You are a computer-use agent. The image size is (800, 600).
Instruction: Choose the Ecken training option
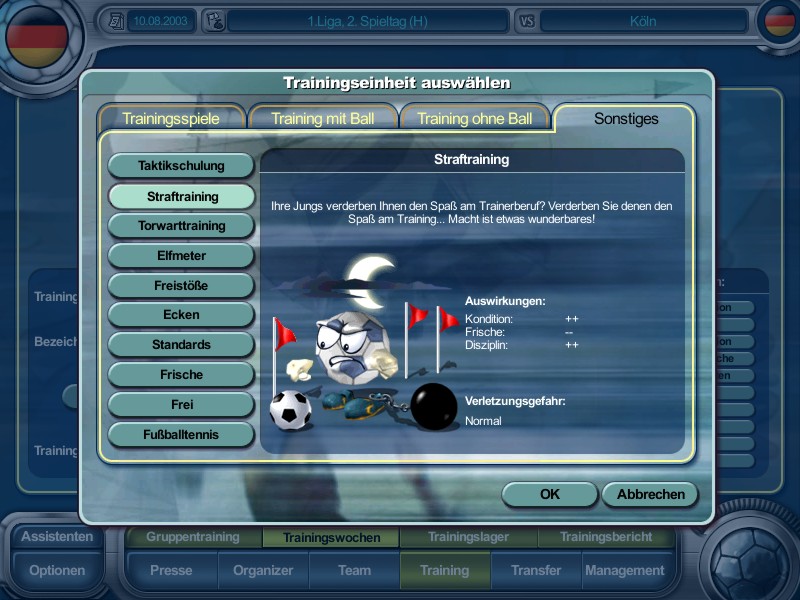[181, 315]
